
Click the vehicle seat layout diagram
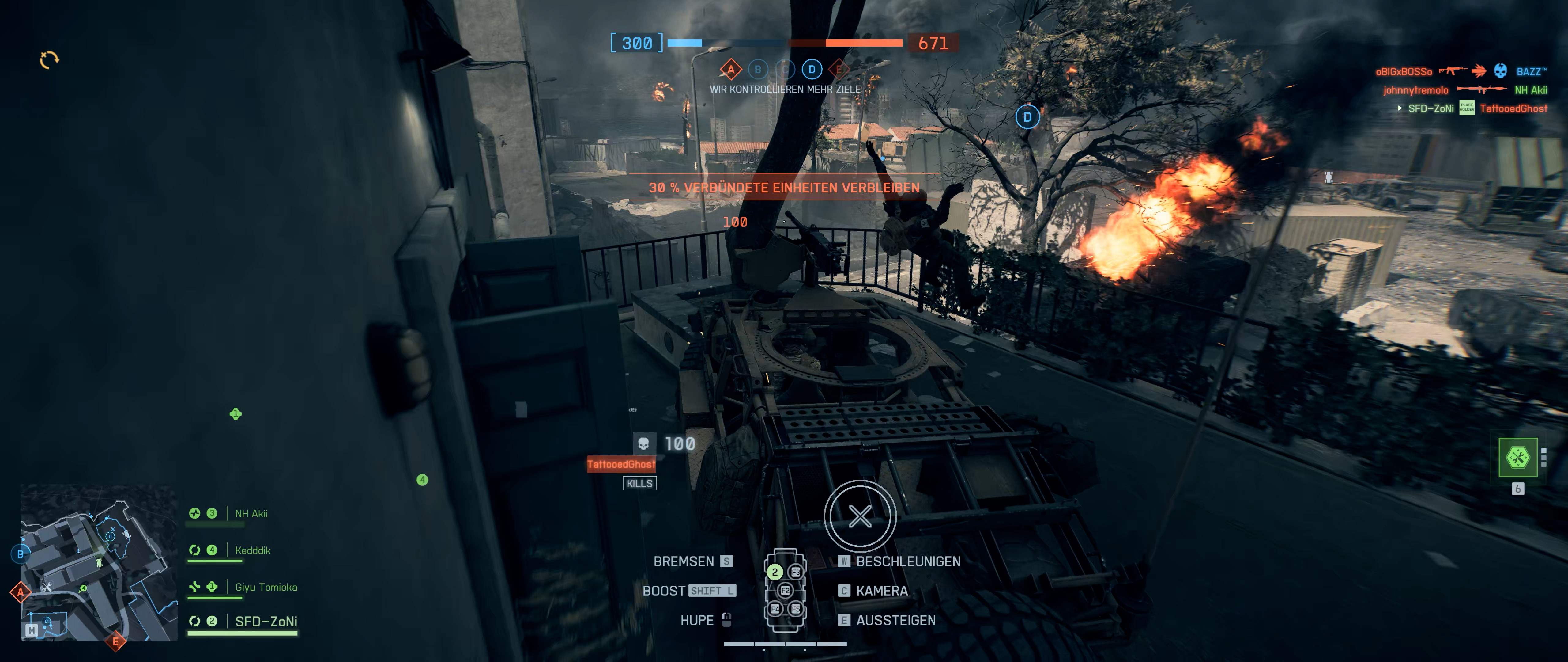pos(785,590)
